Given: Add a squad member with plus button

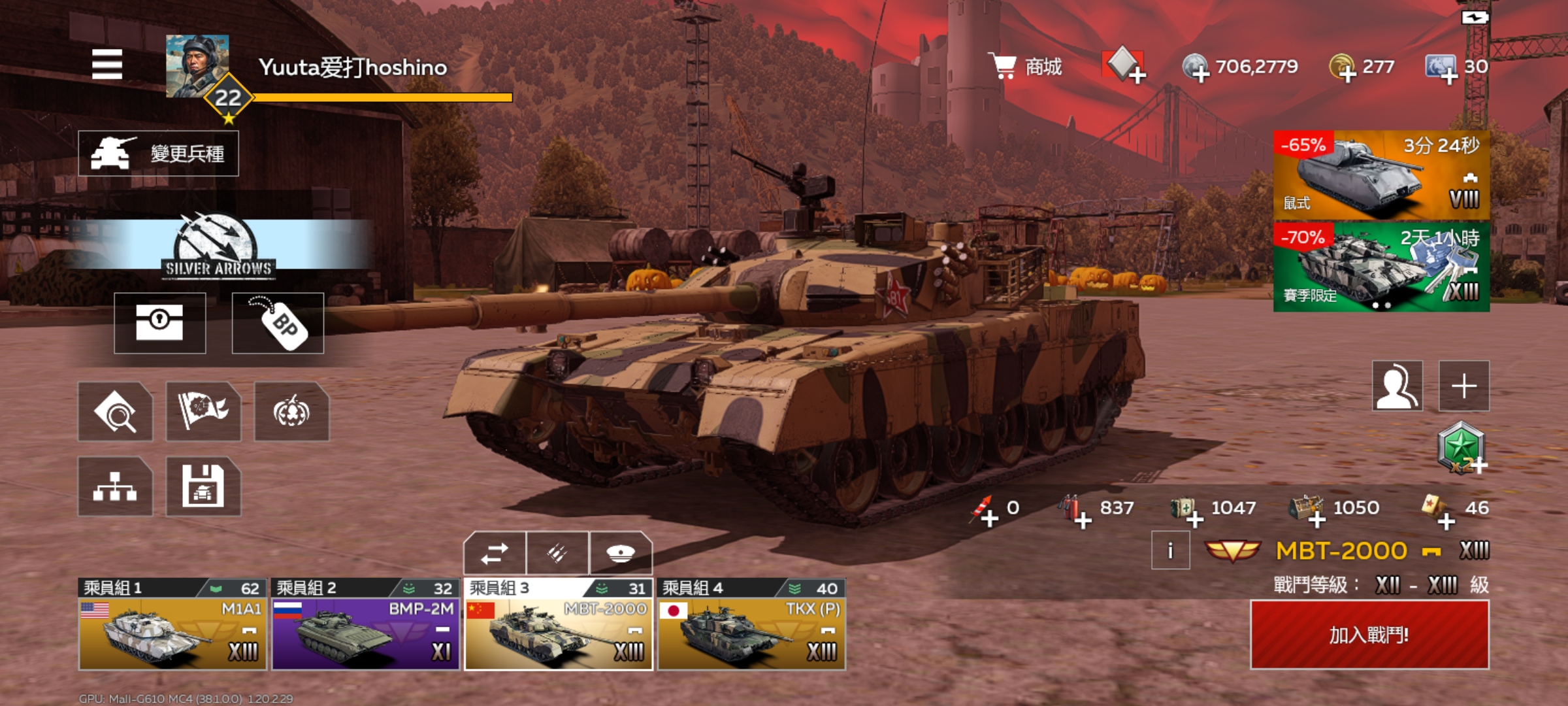Looking at the screenshot, I should [1464, 386].
